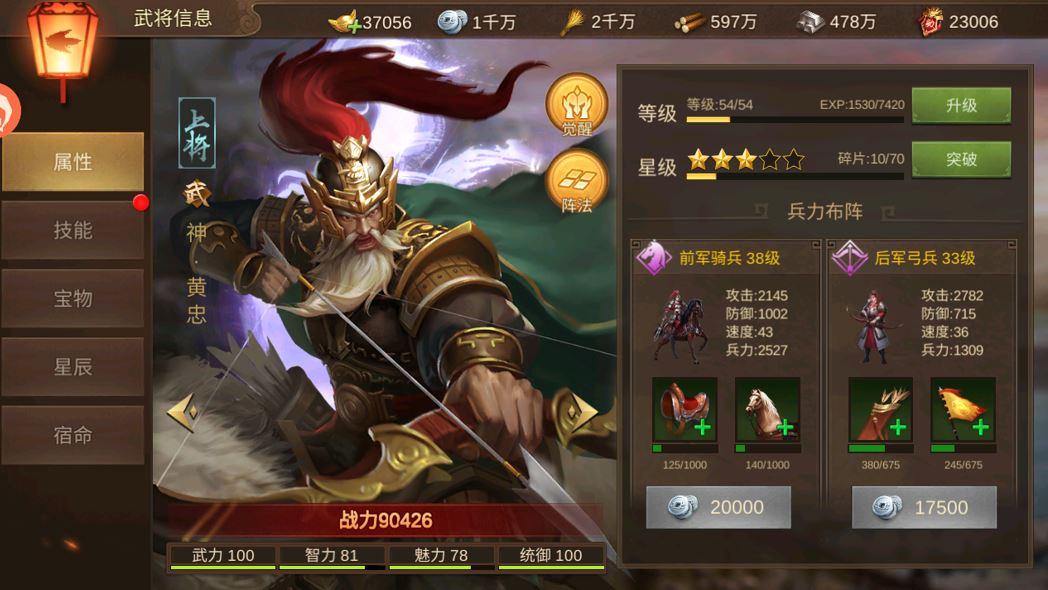The width and height of the screenshot is (1048, 590).
Task: Show the 星辰 tab
Action: tap(73, 367)
